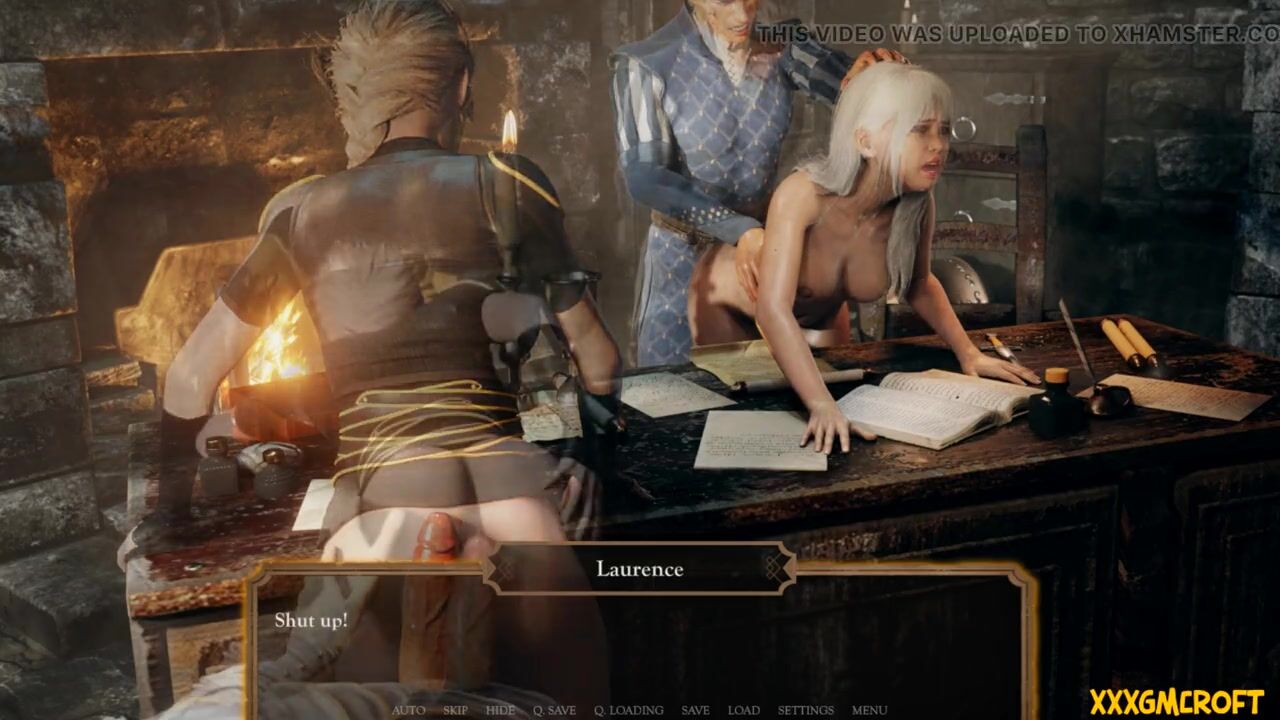
Task: Open the LOAD screen
Action: point(743,710)
